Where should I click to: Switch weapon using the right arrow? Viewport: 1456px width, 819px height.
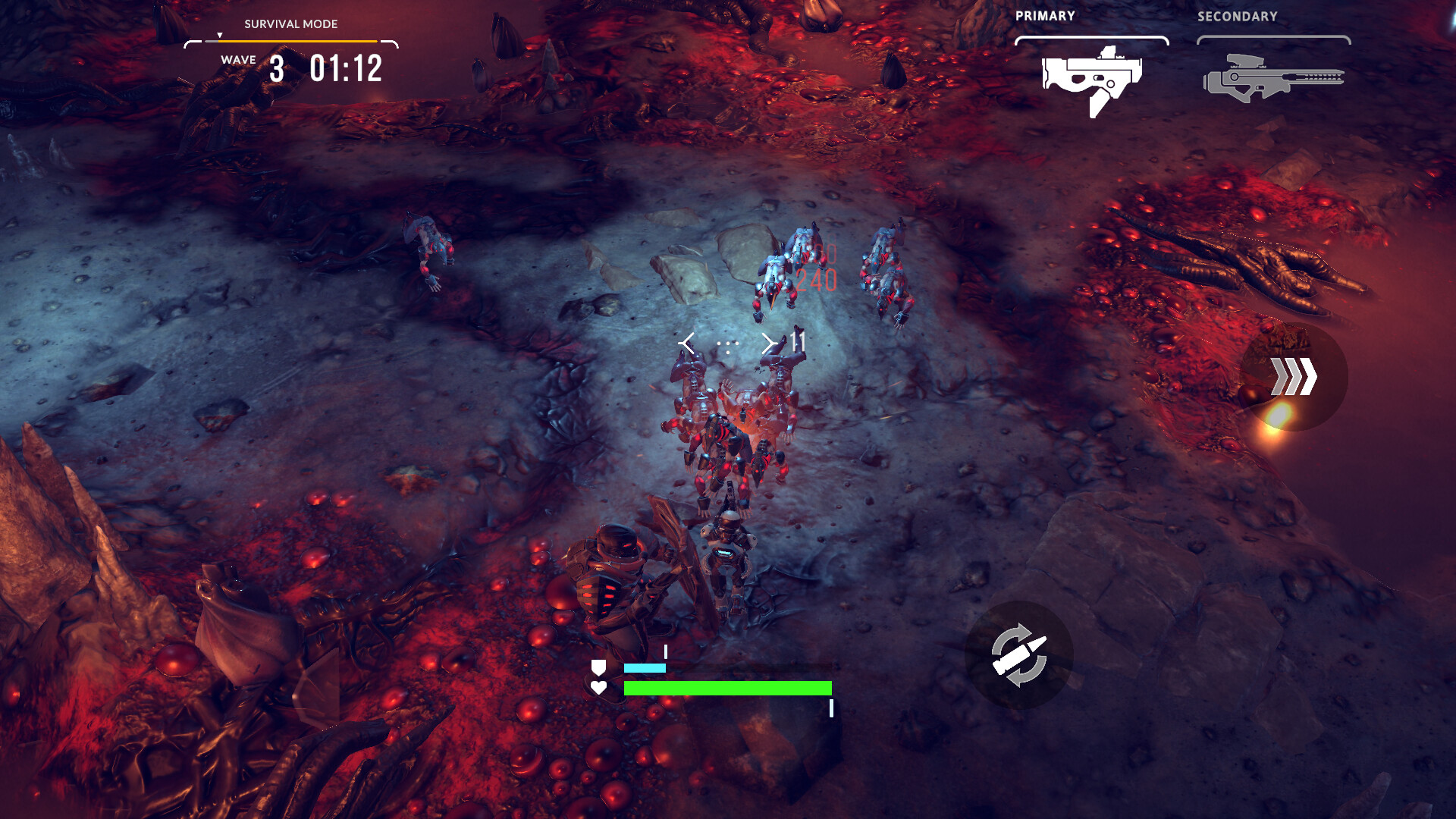770,343
